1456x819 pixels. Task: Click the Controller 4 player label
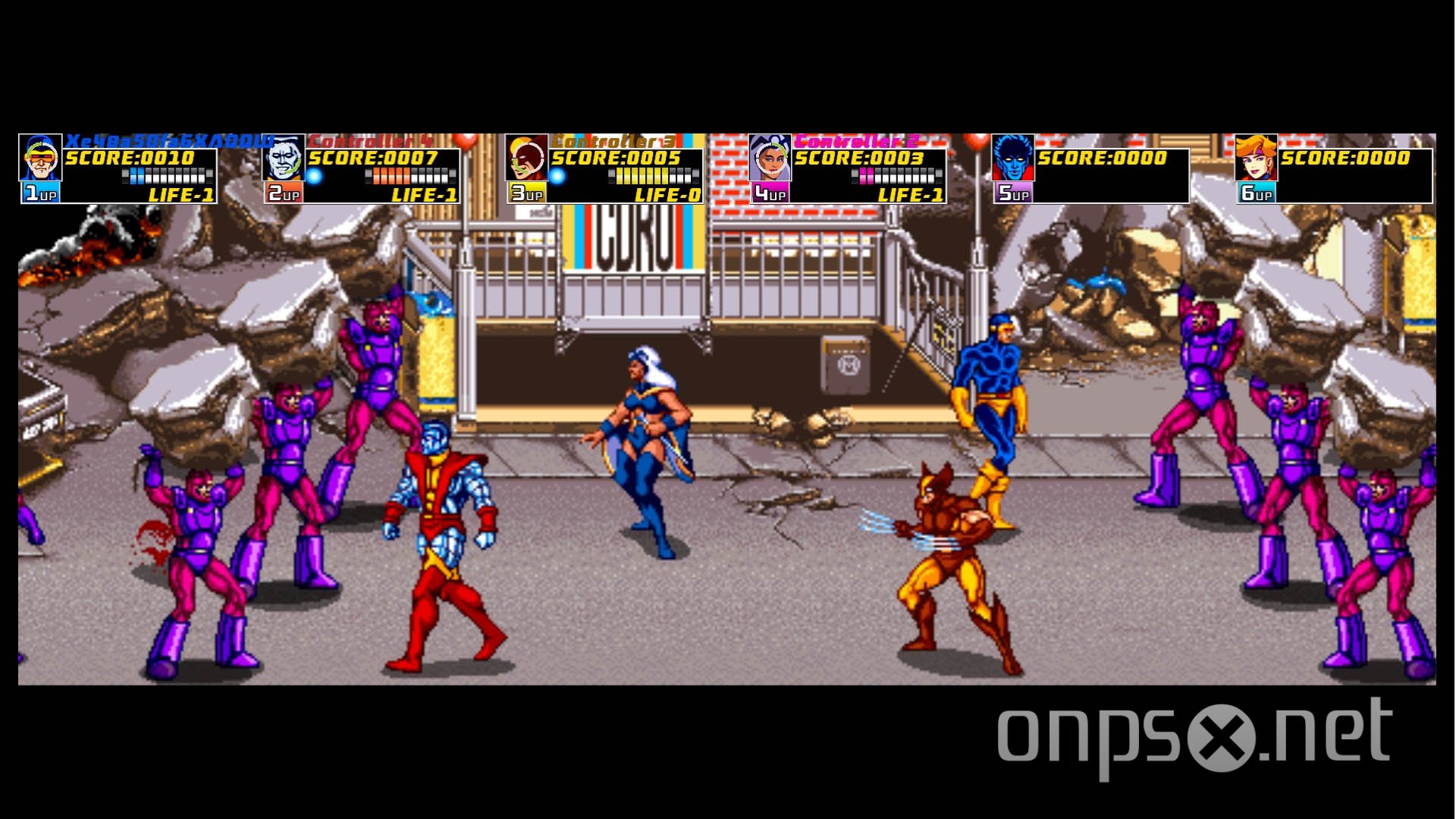pyautogui.click(x=372, y=140)
